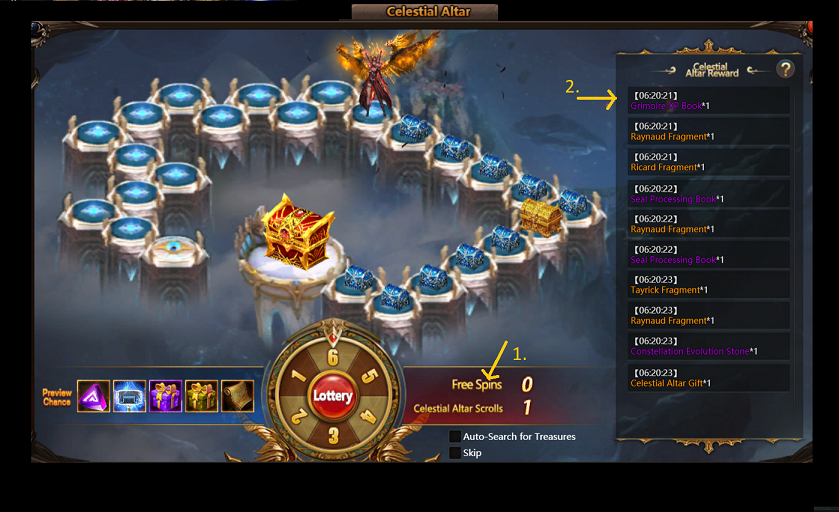Screen dimensions: 839x512
Task: Preview the scroll reward icon
Action: (237, 396)
